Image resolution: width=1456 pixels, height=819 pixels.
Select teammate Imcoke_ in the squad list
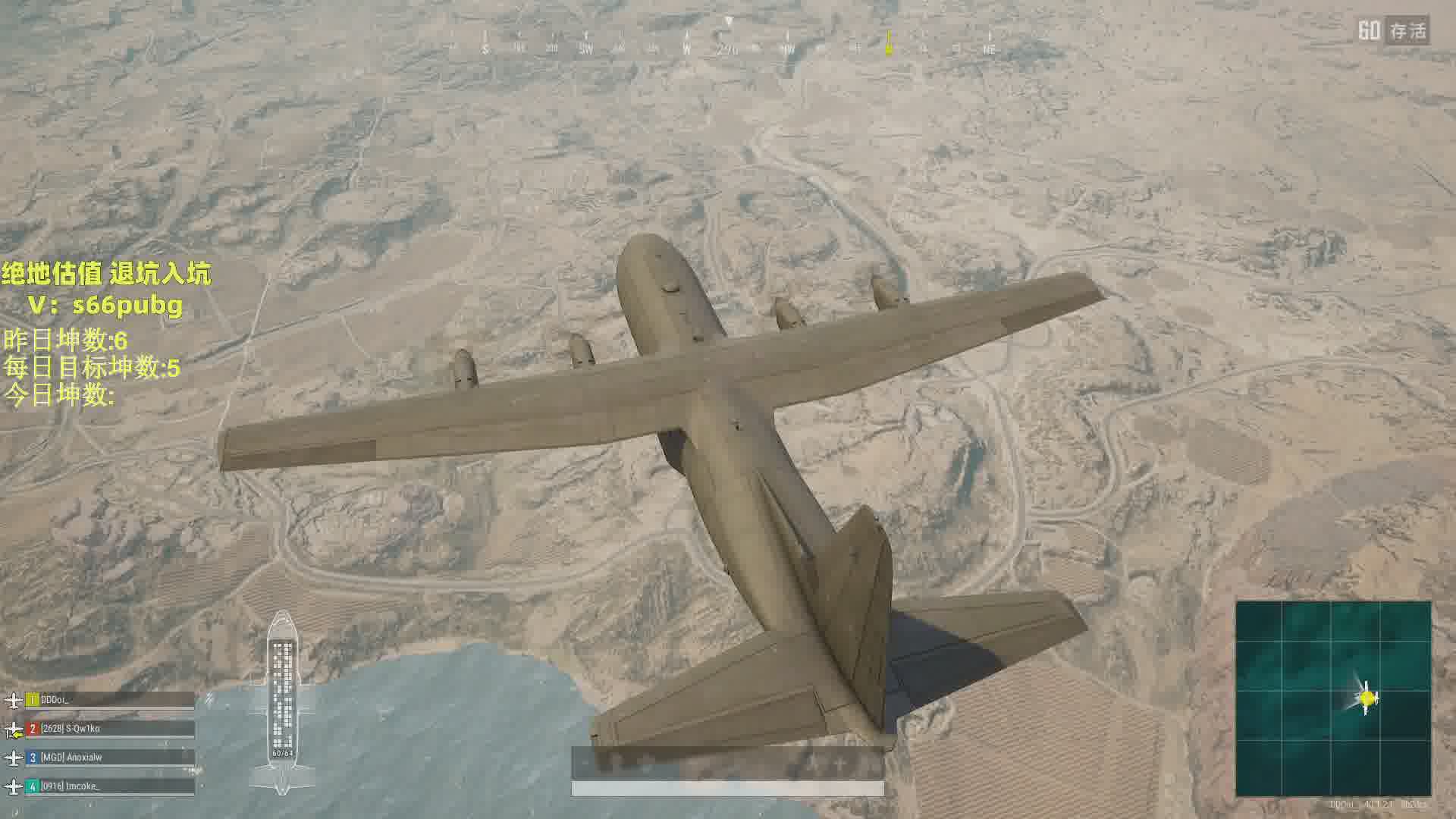(x=110, y=786)
